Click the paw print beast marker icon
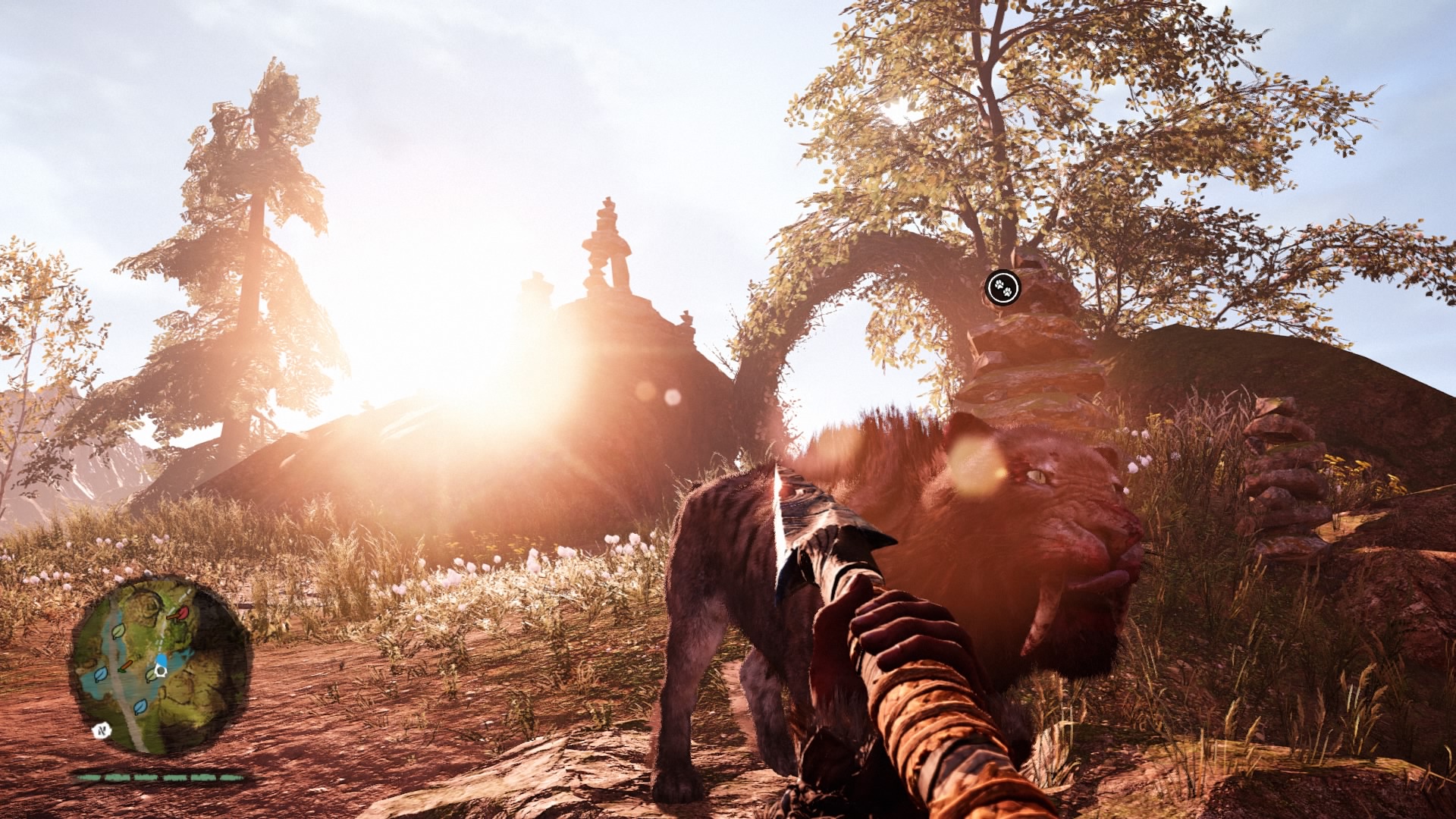The height and width of the screenshot is (819, 1456). [1003, 287]
